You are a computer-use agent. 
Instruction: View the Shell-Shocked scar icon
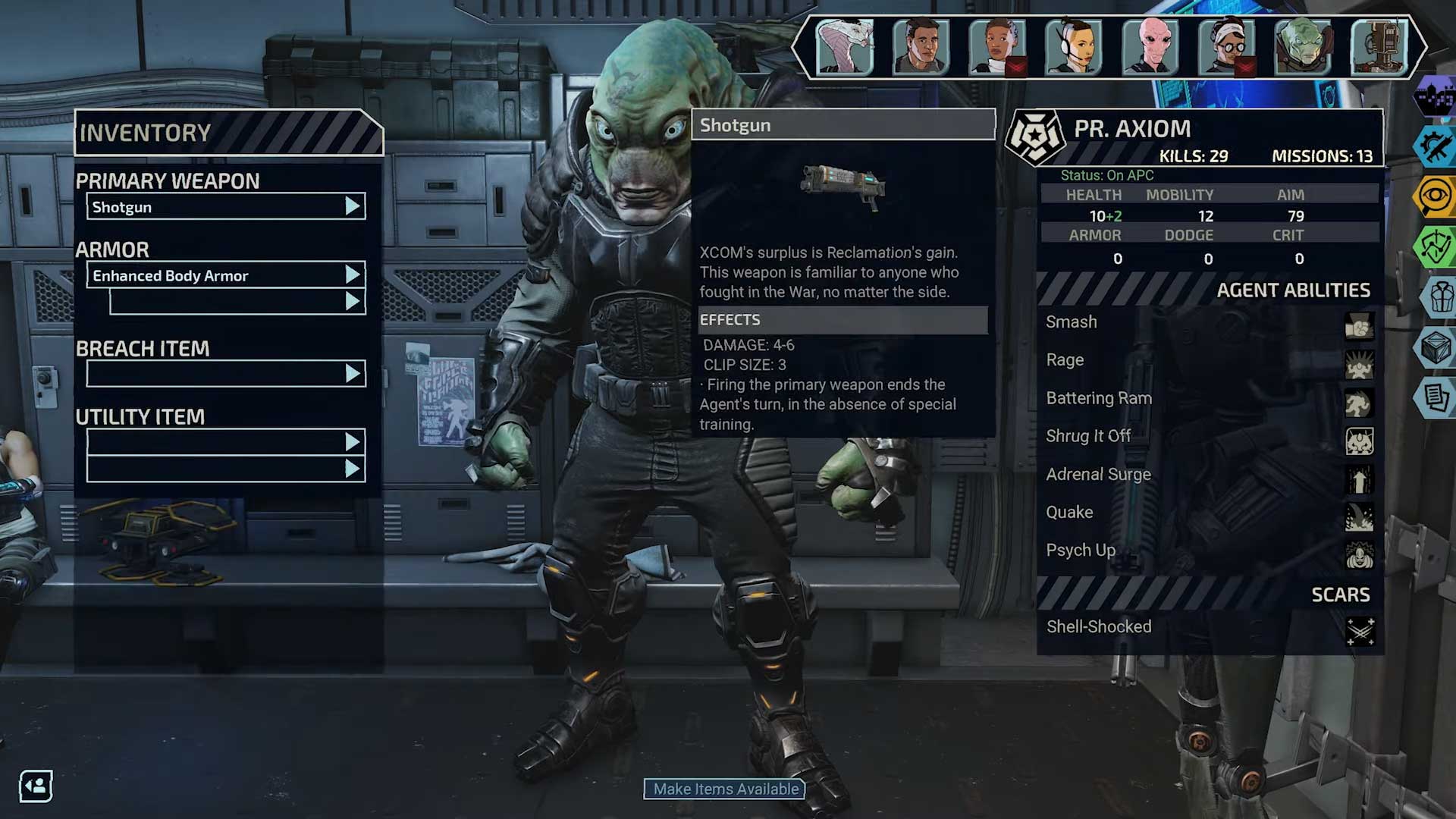1360,630
